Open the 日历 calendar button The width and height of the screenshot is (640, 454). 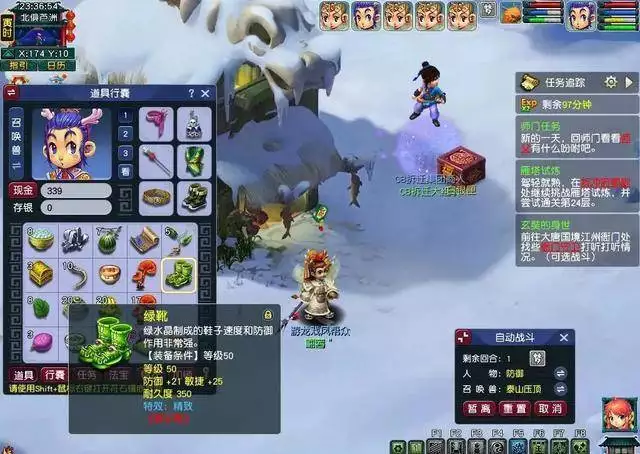pos(57,65)
